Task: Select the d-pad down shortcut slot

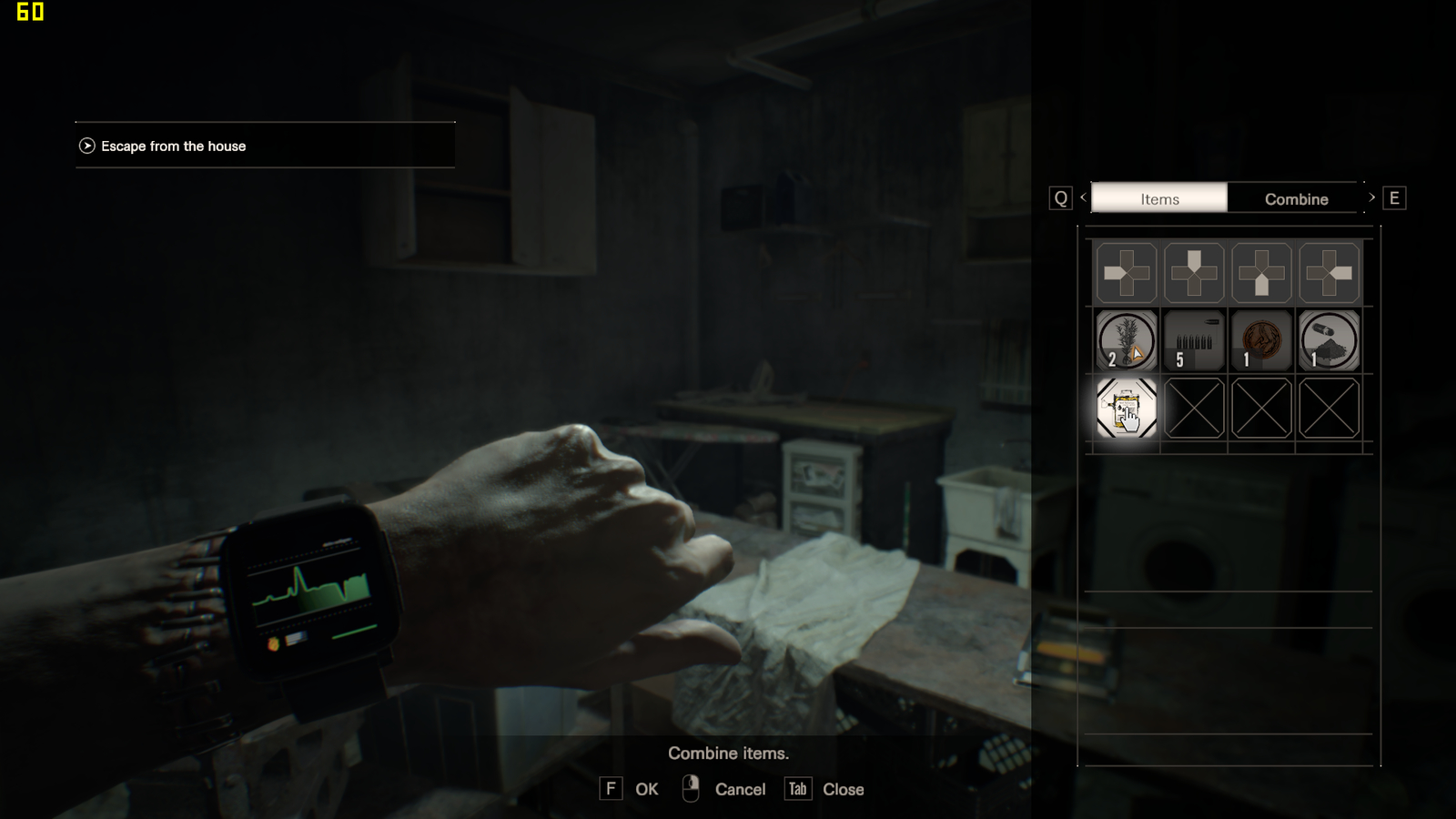Action: coord(1261,273)
